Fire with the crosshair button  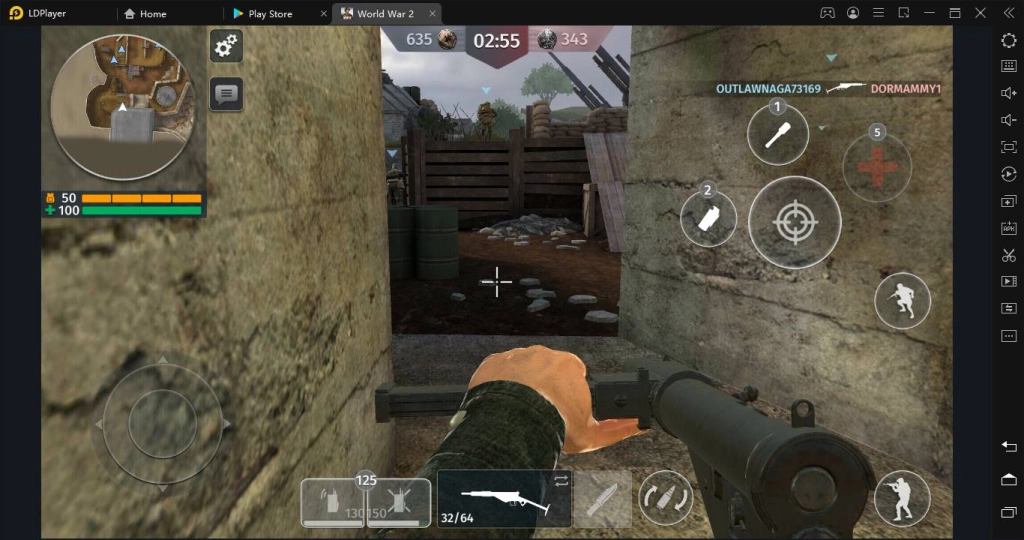795,222
